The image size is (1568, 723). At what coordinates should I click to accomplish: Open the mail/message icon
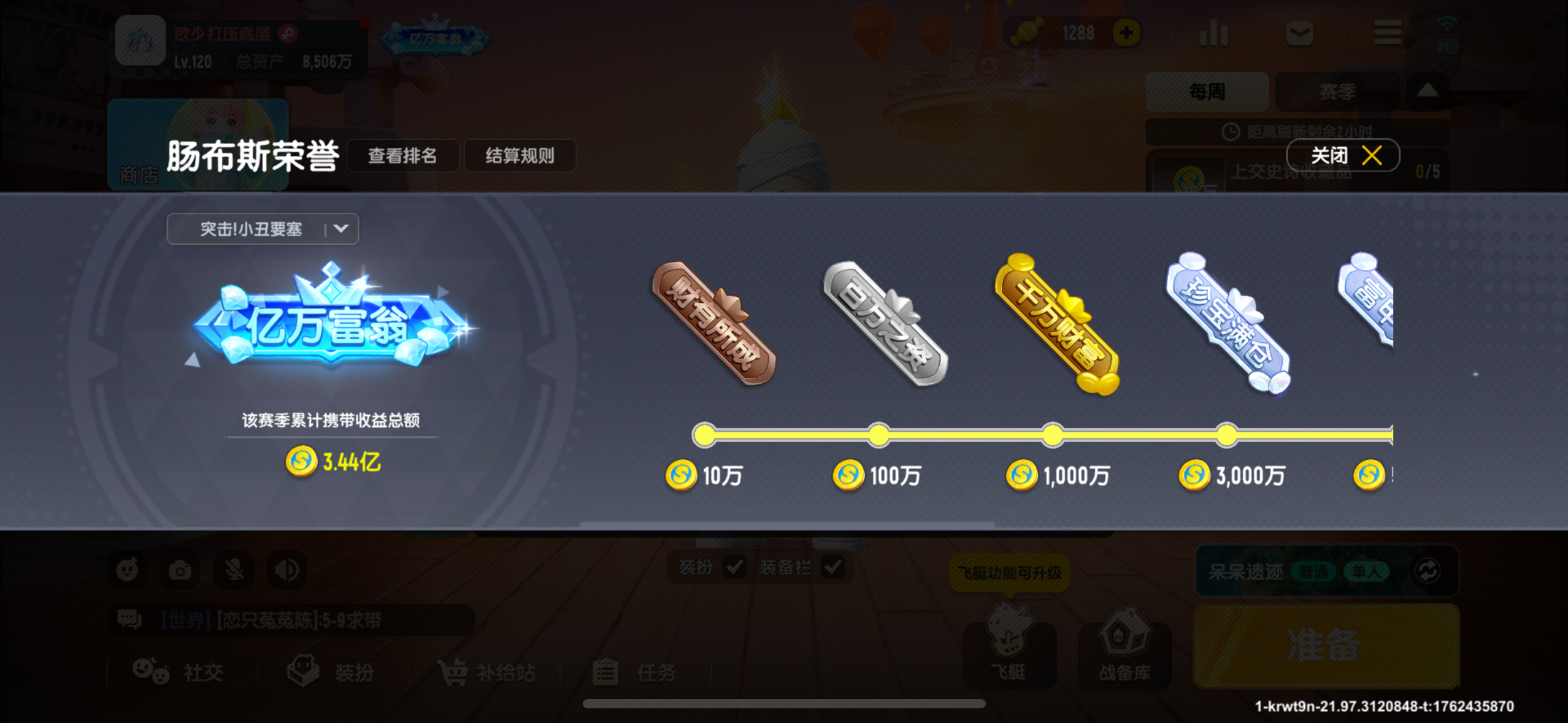[x=1301, y=34]
